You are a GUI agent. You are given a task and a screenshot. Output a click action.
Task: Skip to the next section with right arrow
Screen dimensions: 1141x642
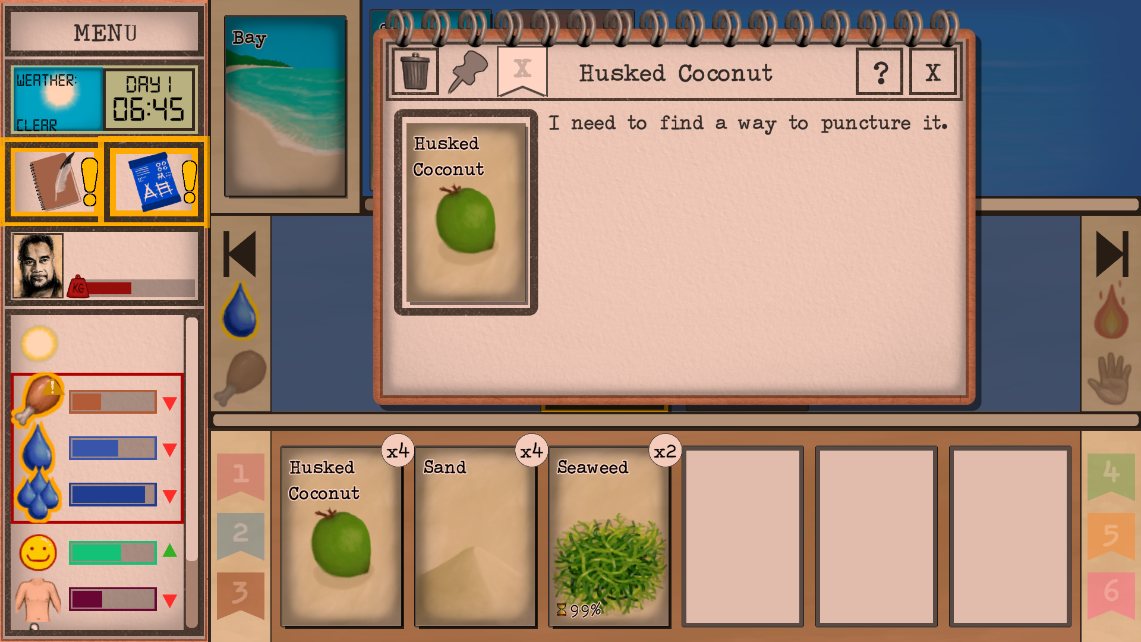(1111, 254)
